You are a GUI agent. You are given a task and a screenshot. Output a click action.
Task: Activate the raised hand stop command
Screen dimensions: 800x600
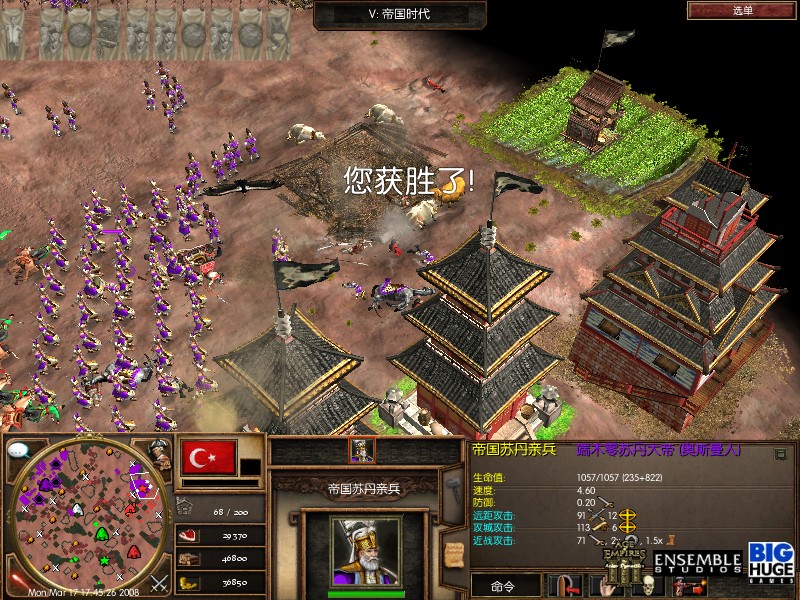(609, 587)
